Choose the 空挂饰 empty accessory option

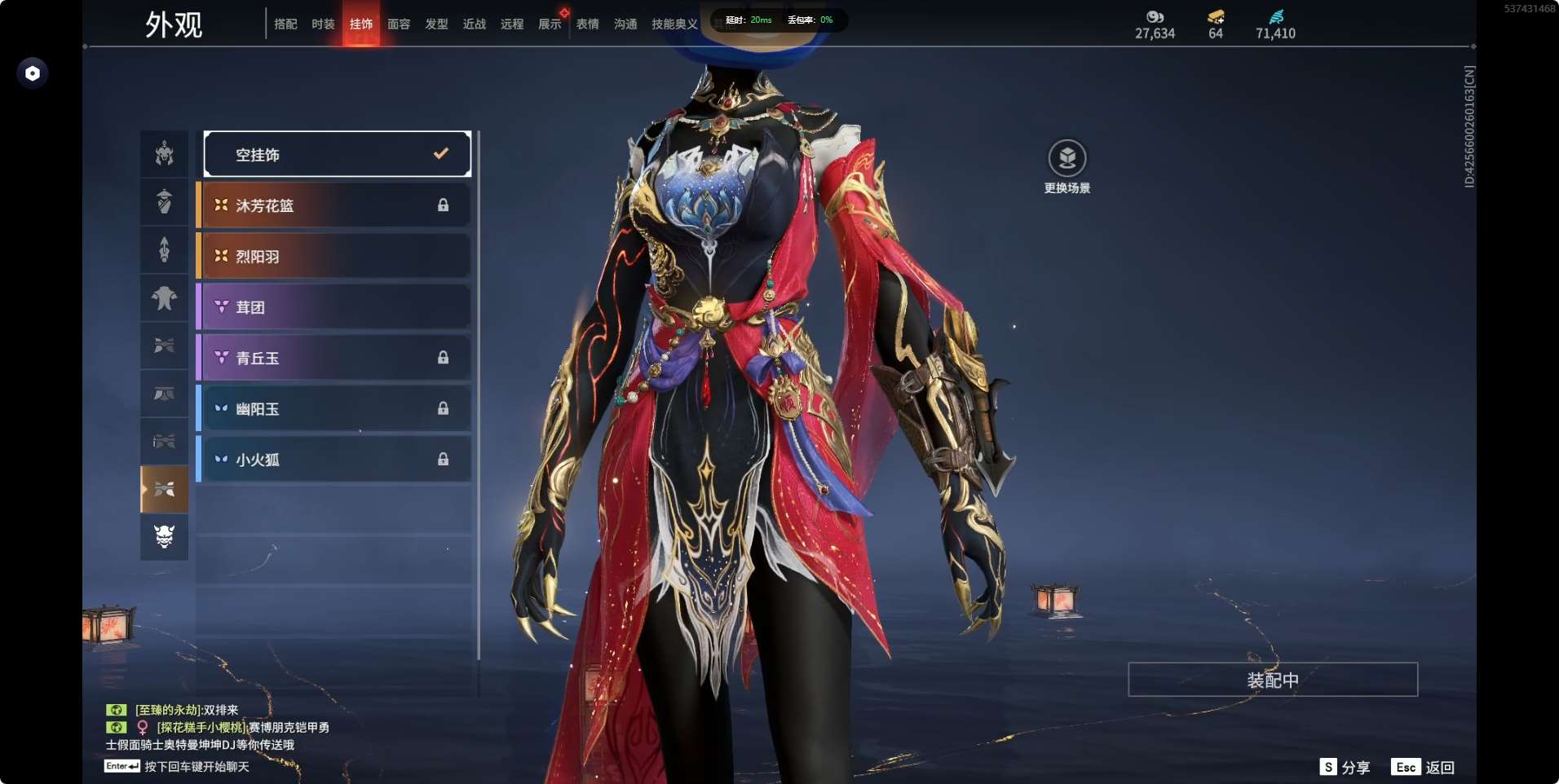pos(337,154)
